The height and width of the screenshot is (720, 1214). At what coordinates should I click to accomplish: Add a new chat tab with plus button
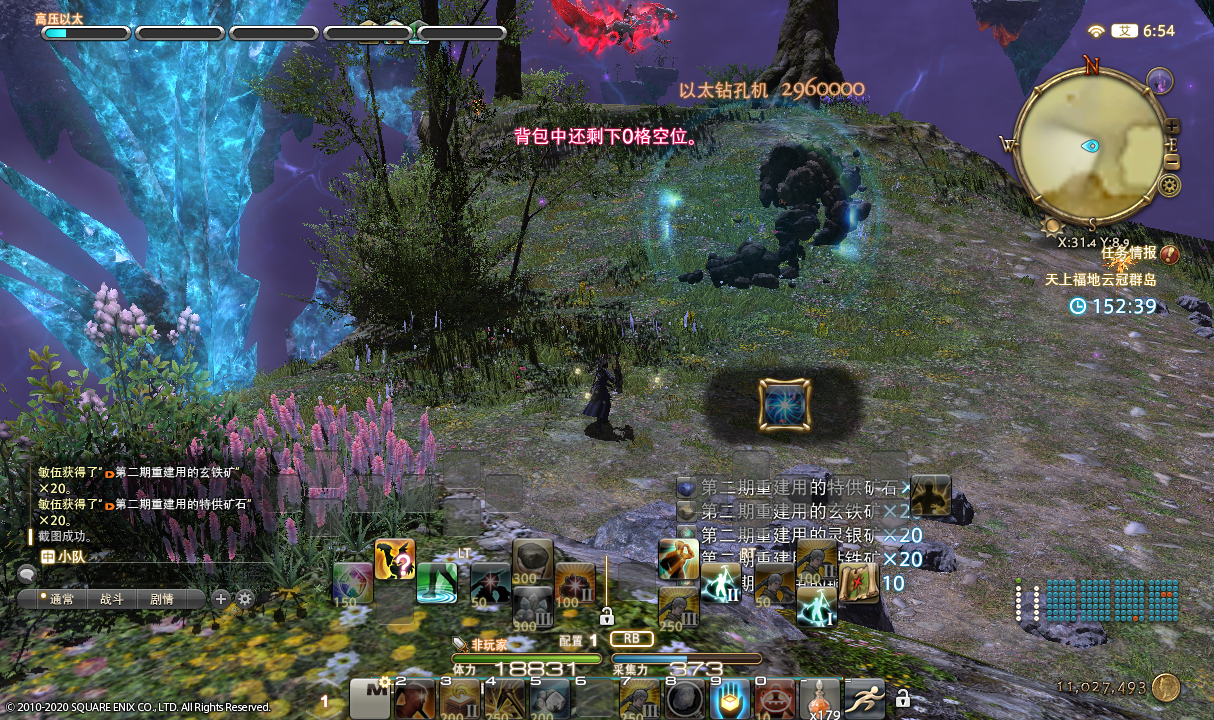pos(220,599)
